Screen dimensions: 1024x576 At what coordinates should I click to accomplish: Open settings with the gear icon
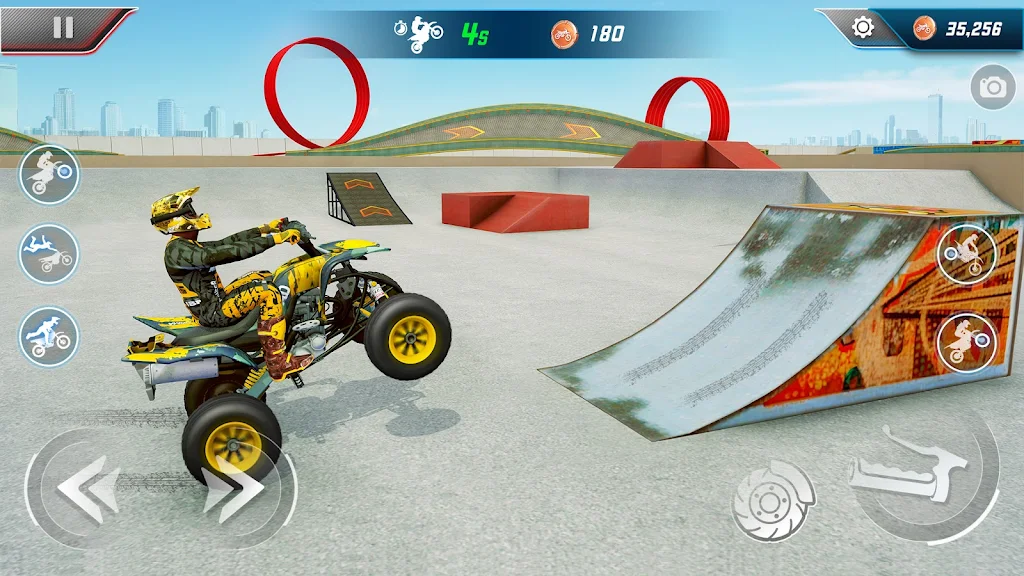(x=862, y=28)
